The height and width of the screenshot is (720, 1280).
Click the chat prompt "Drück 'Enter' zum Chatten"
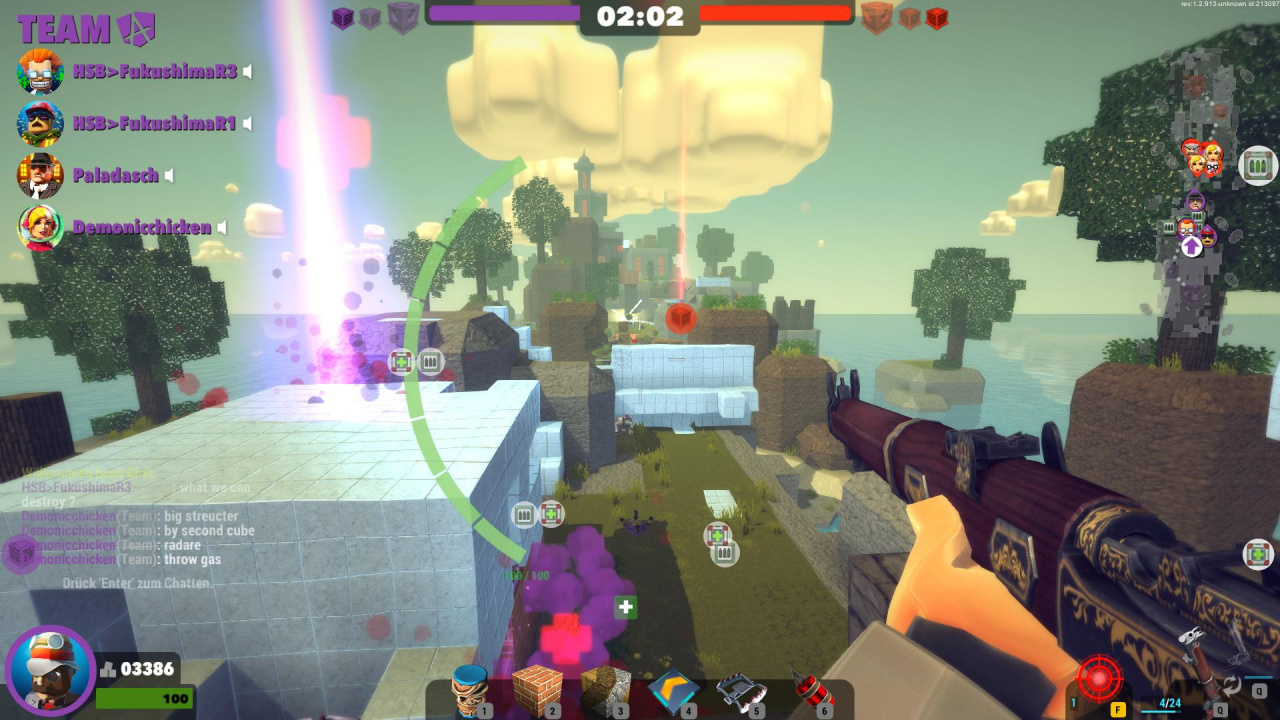coord(136,583)
